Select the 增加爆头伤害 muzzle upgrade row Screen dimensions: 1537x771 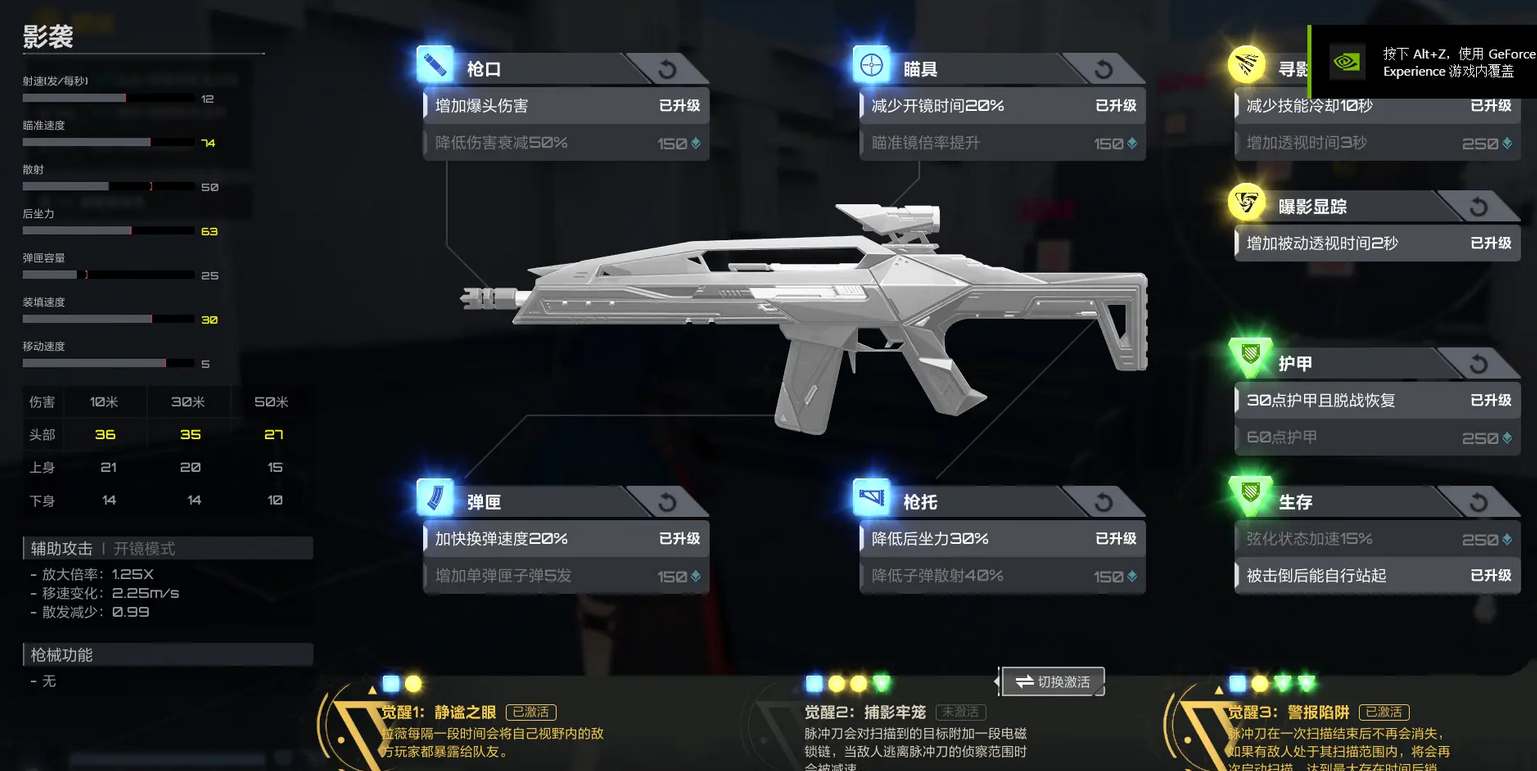click(x=566, y=106)
